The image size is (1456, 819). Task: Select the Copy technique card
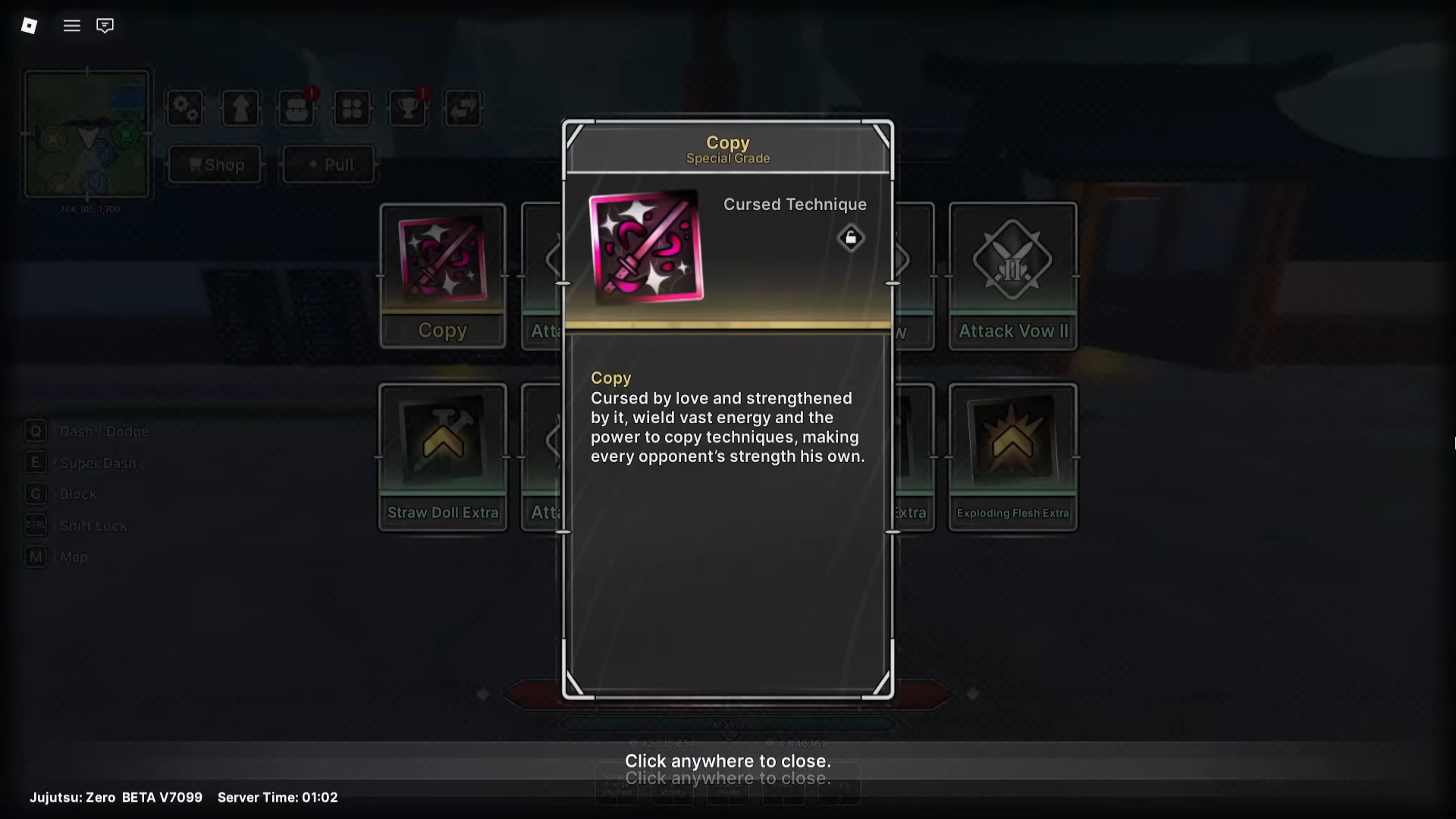[x=443, y=276]
